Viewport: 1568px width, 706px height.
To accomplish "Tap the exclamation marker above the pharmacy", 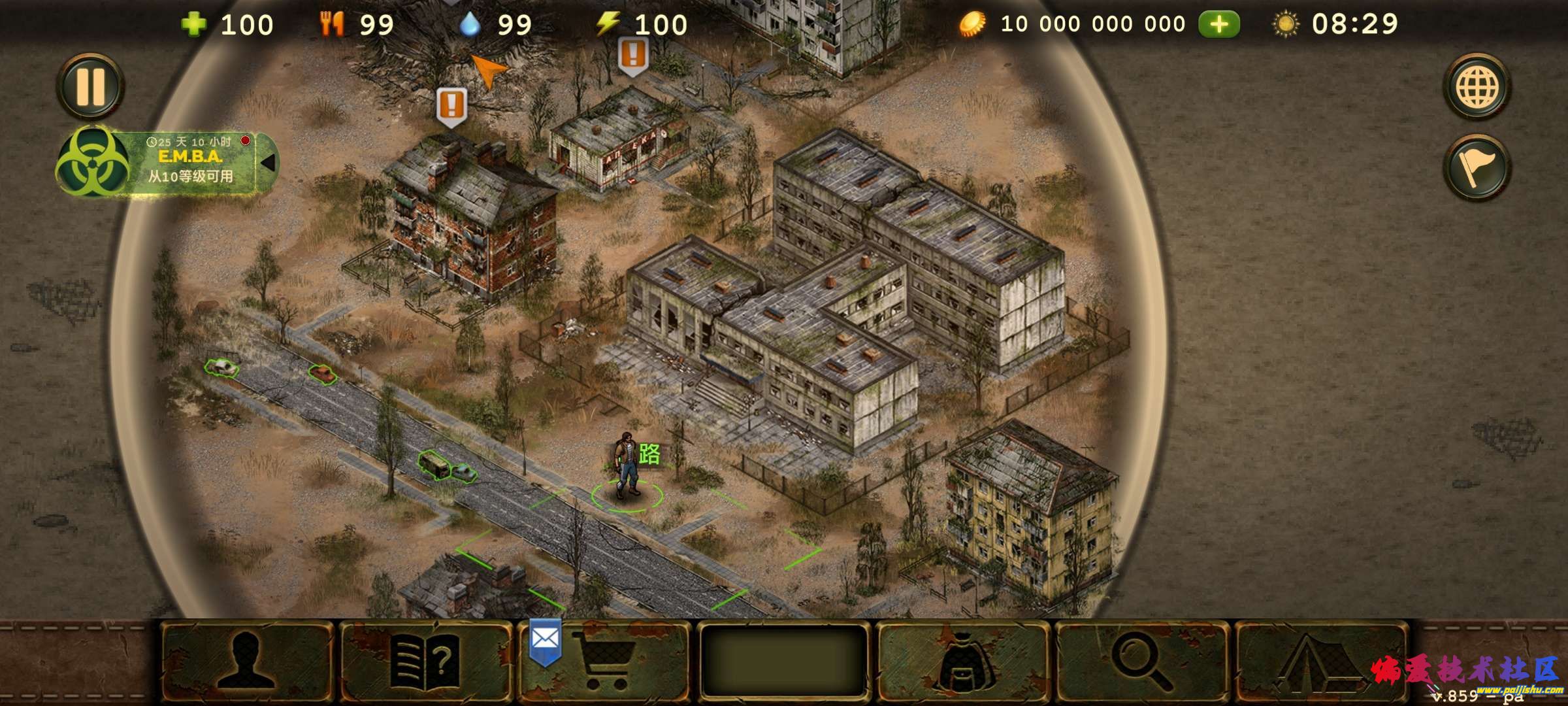I will (633, 54).
